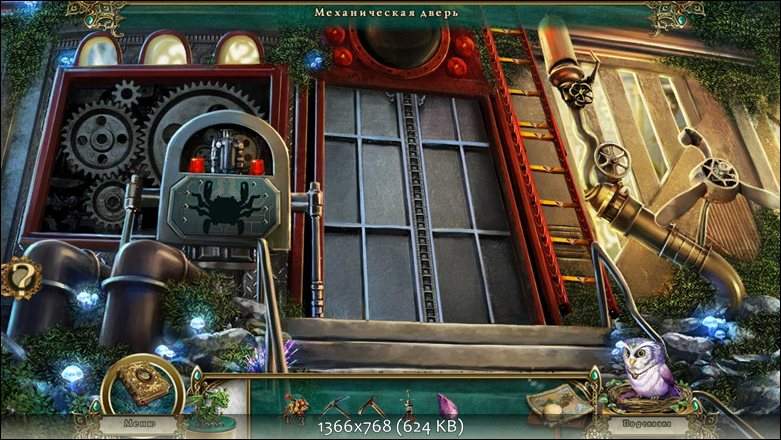
Task: Select the orange flower inventory item
Action: pos(296,405)
